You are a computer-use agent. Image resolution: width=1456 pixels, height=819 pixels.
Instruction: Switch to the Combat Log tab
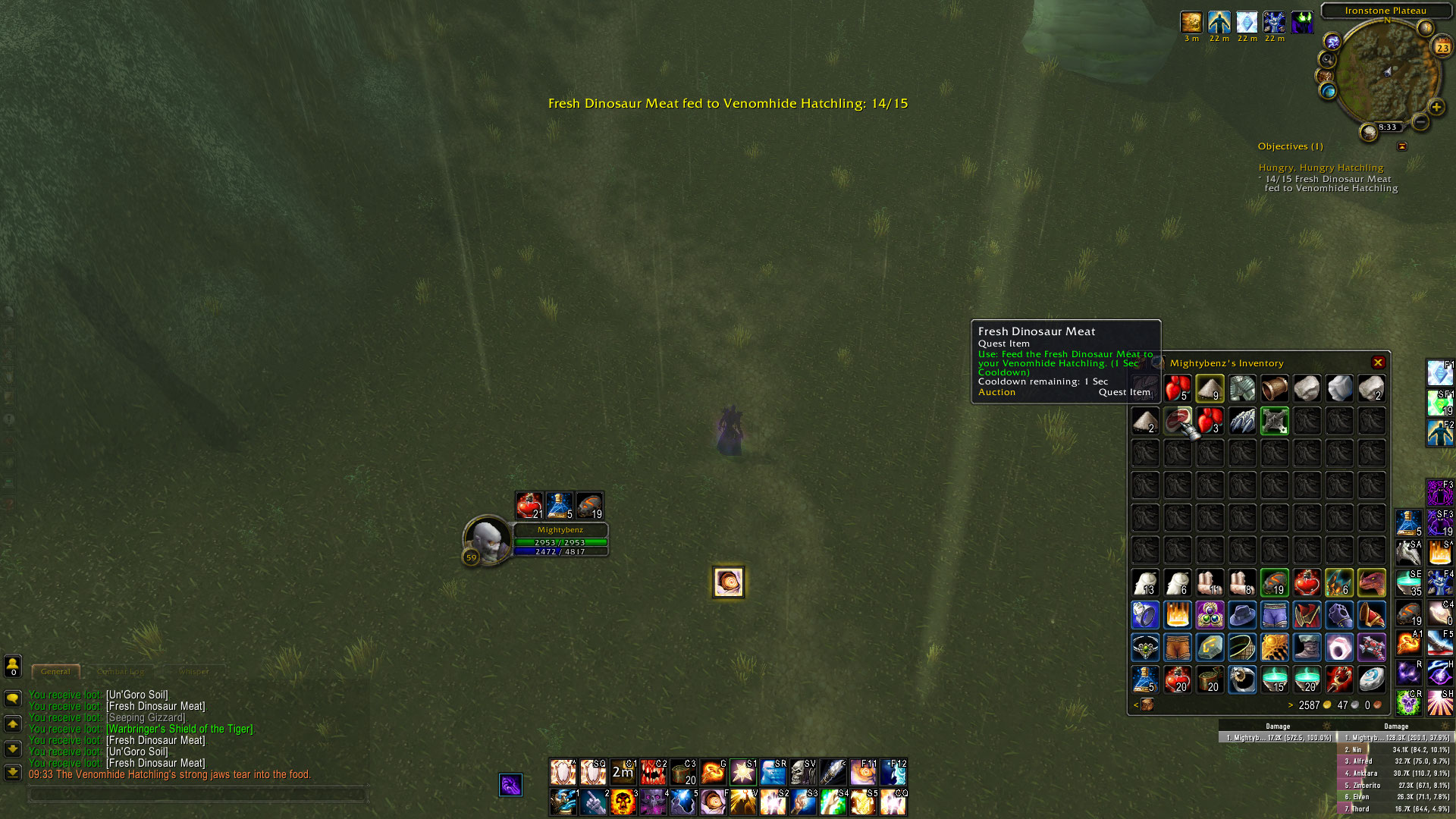point(121,672)
